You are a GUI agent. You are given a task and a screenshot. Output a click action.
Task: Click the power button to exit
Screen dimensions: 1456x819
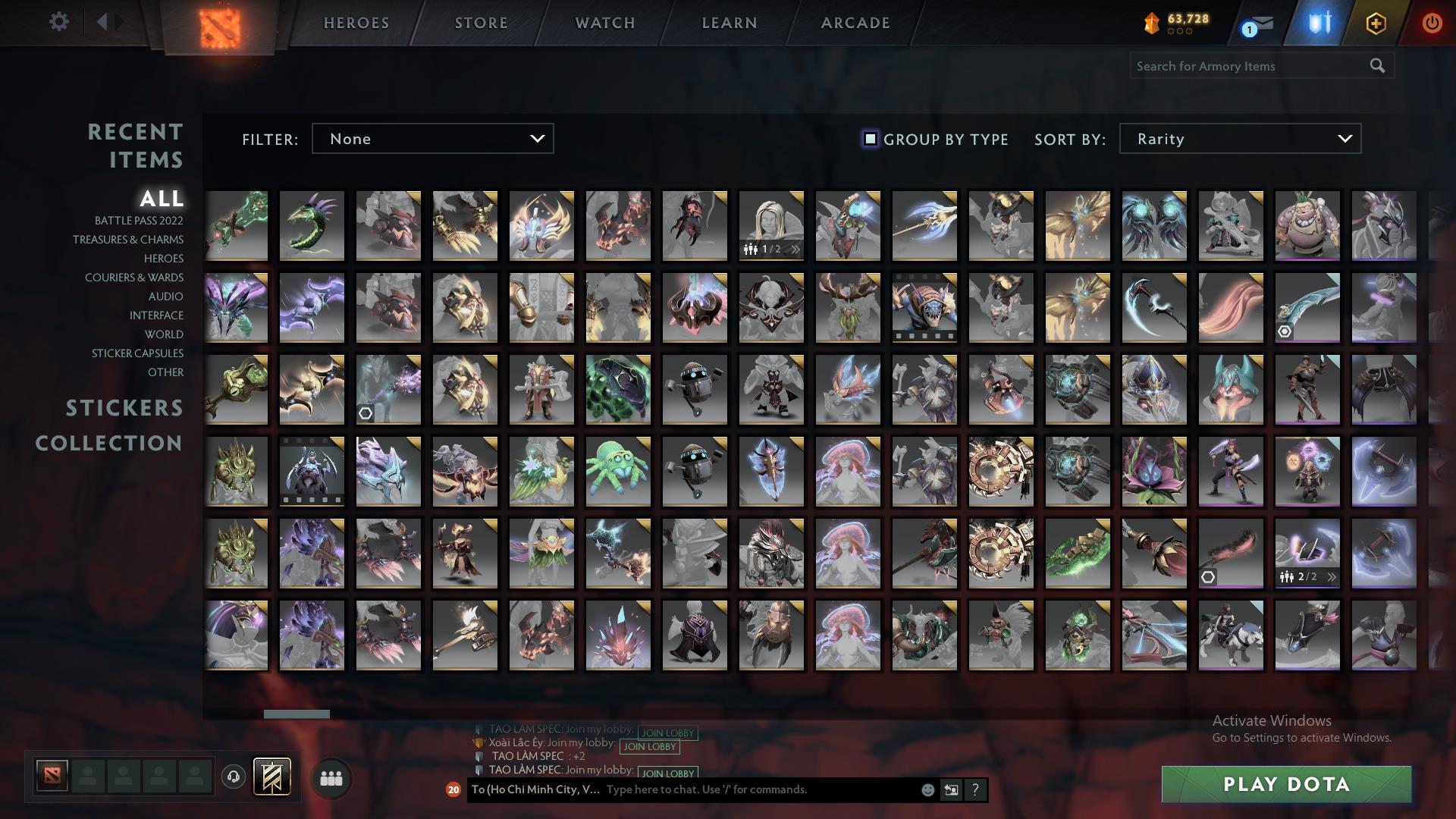point(1432,23)
